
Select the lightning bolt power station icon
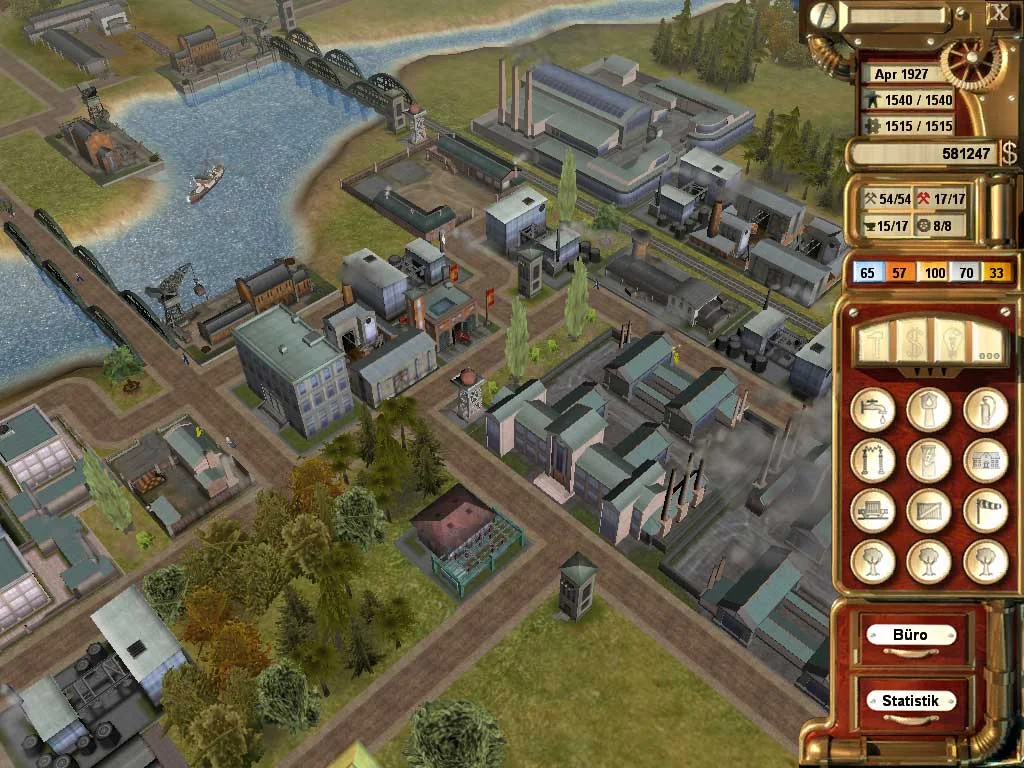928,460
